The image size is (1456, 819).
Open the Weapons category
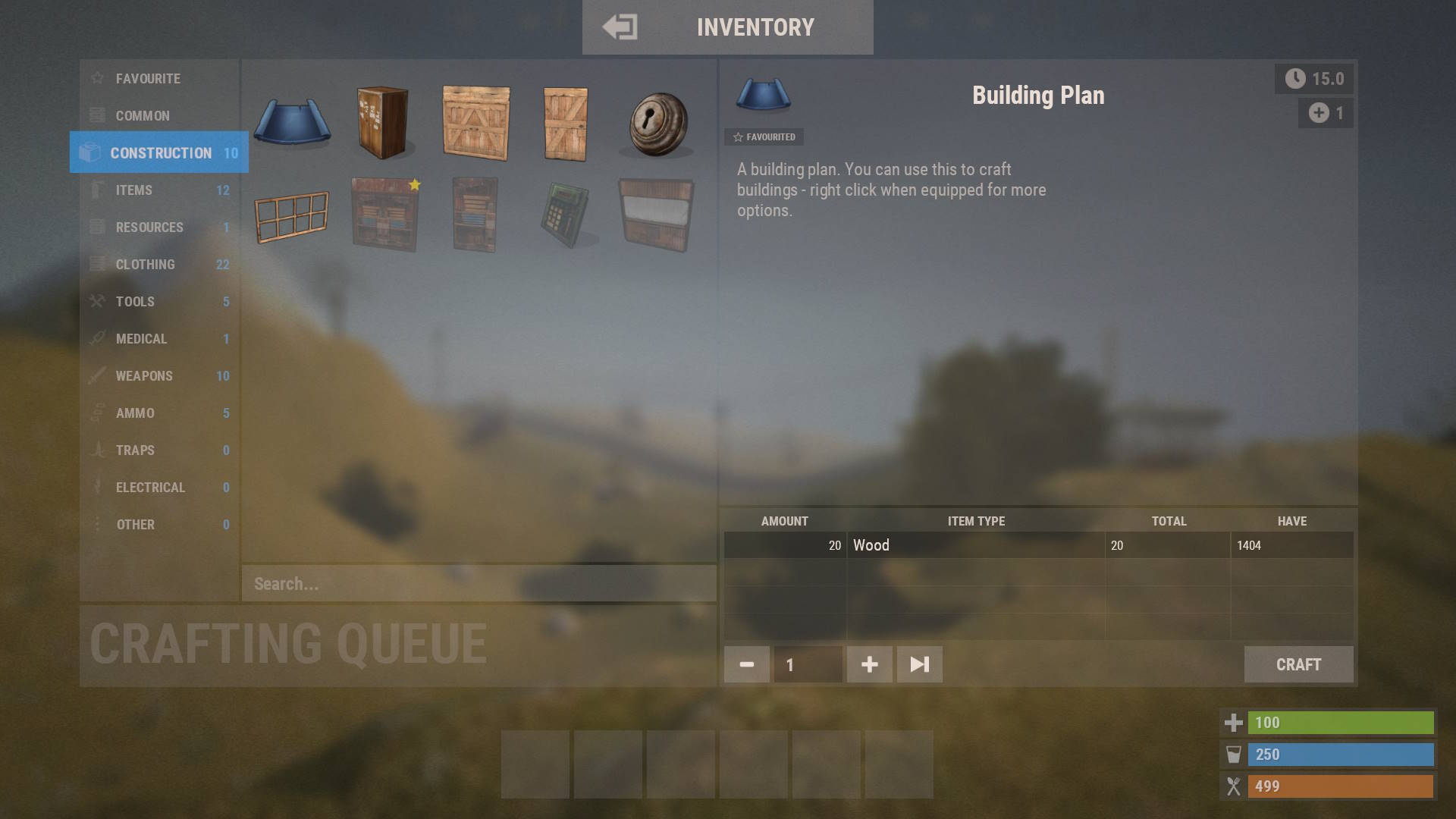pyautogui.click(x=144, y=376)
